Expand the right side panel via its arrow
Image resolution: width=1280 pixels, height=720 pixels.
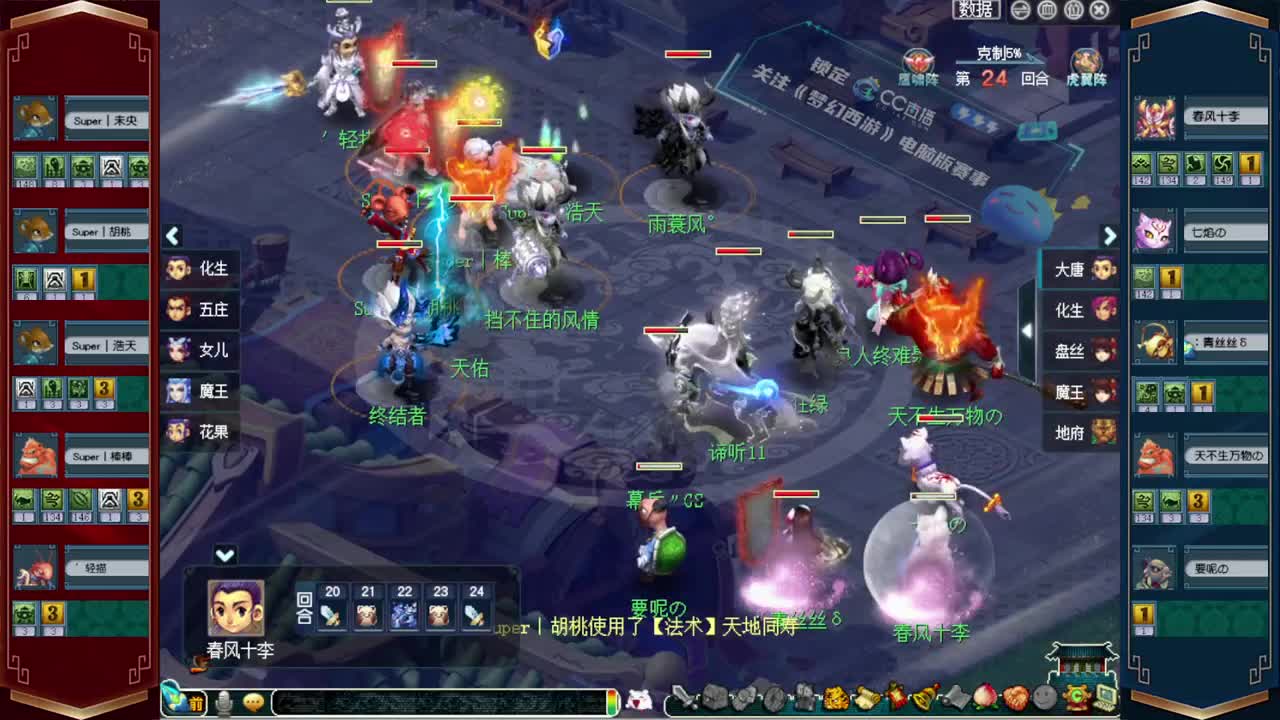coord(1109,236)
